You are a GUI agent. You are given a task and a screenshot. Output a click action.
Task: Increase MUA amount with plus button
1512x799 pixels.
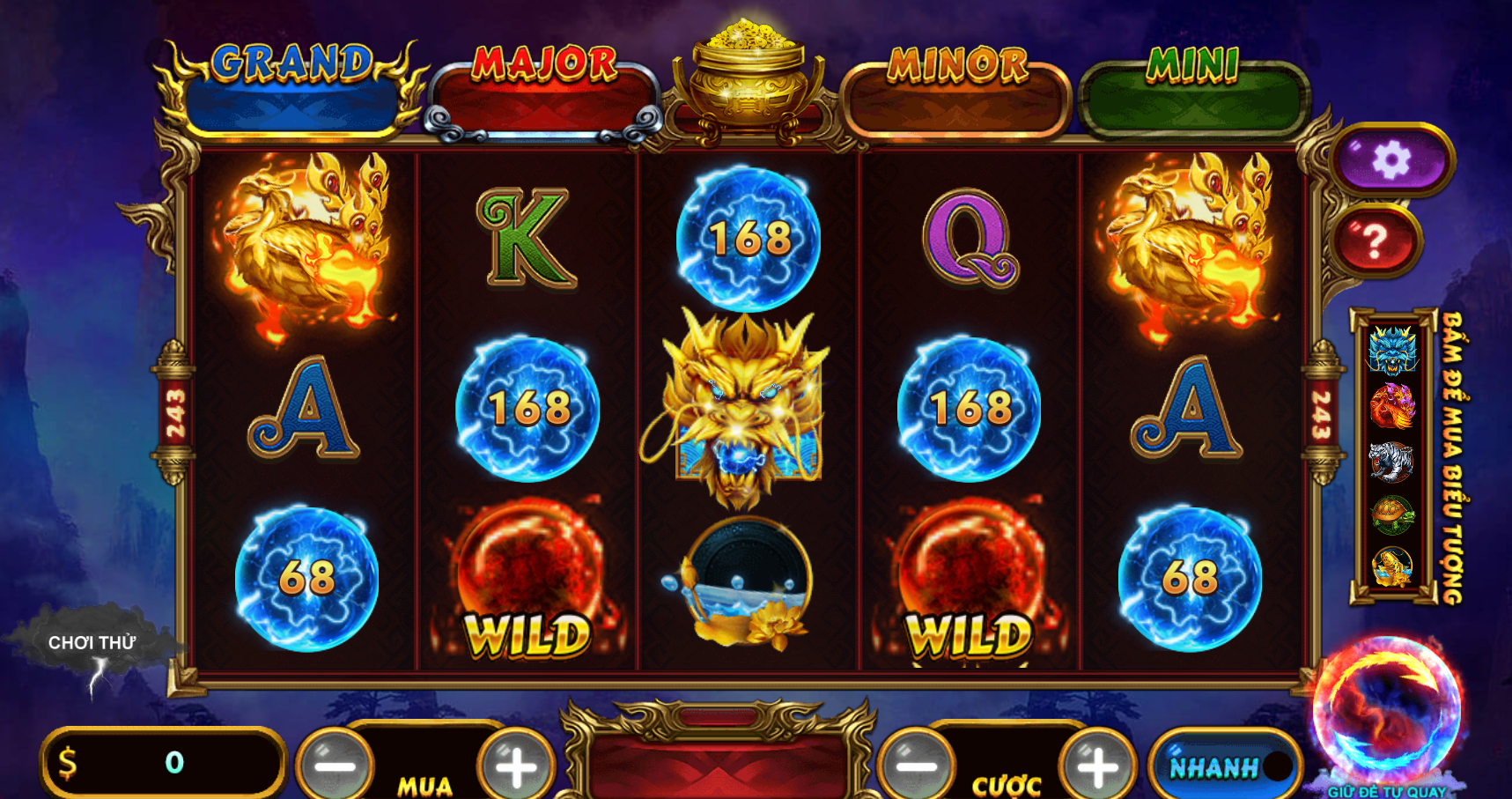514,765
